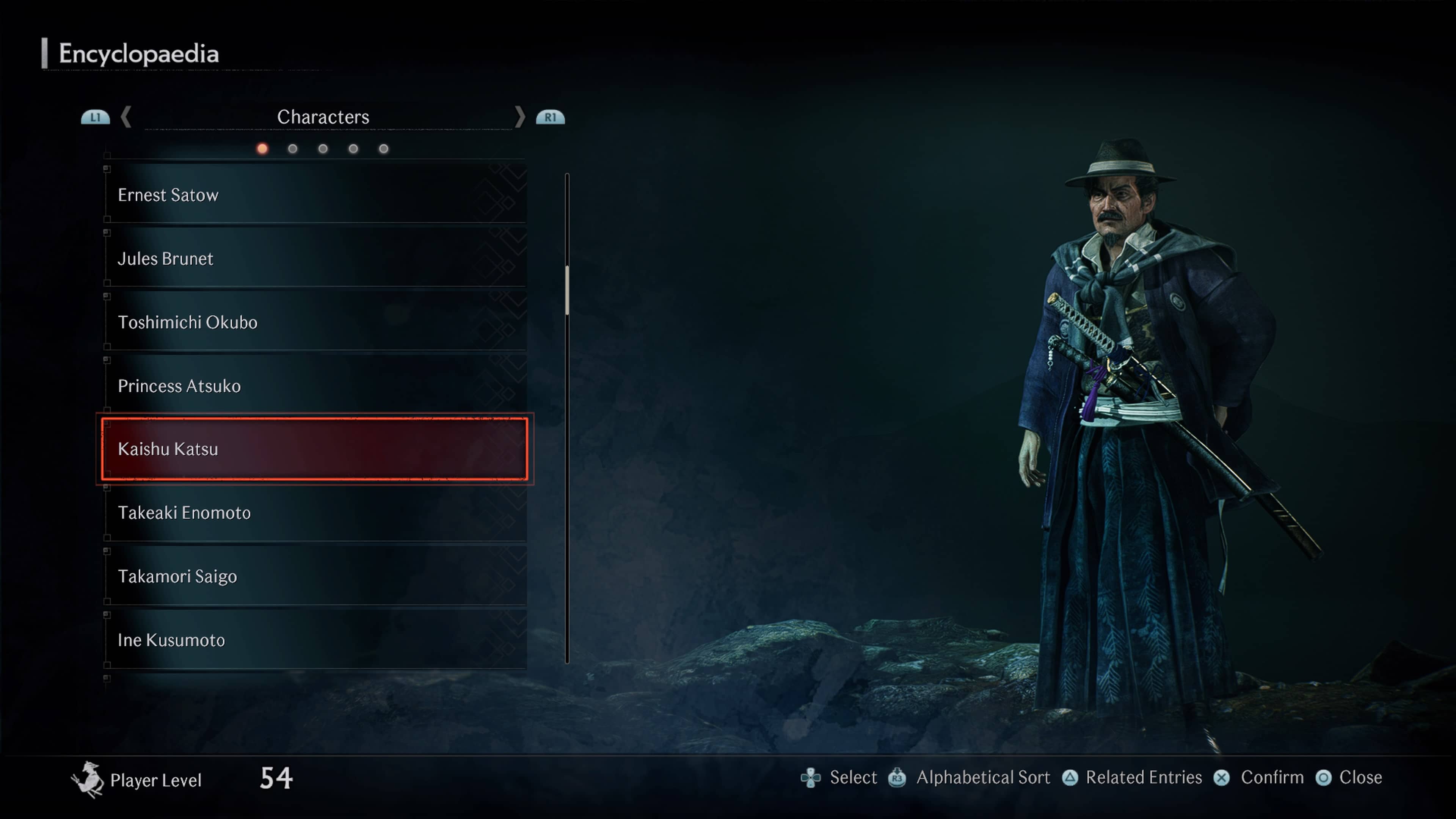
Task: Select the Princess Atsuko row
Action: click(x=314, y=386)
